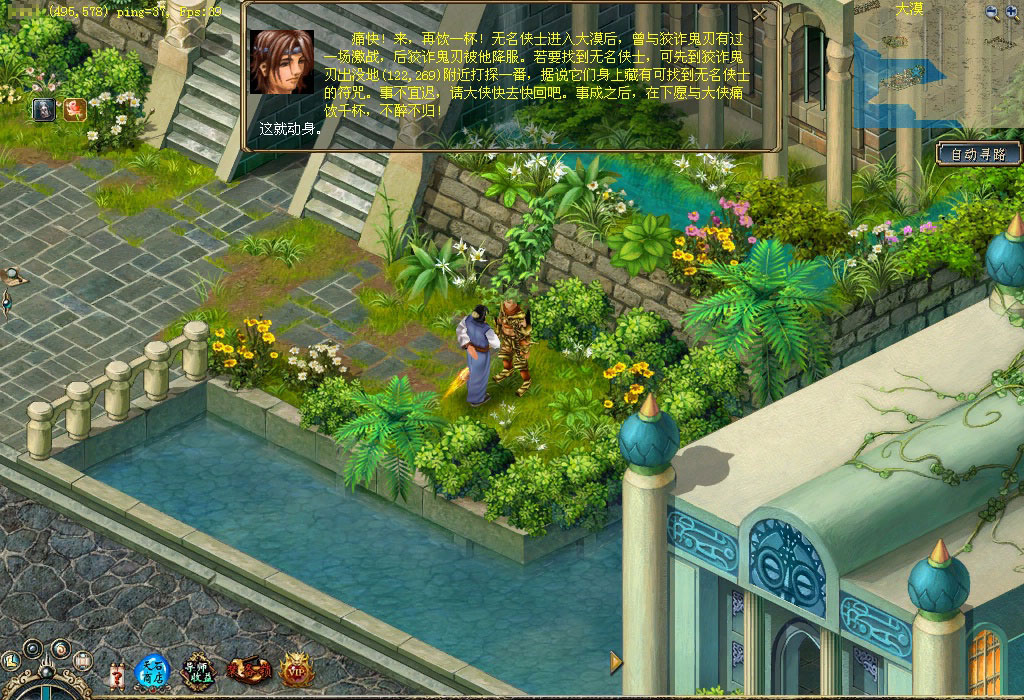Screen dimensions: 1024x700
Task: Choose the reply 这就动身
Action: click(290, 129)
